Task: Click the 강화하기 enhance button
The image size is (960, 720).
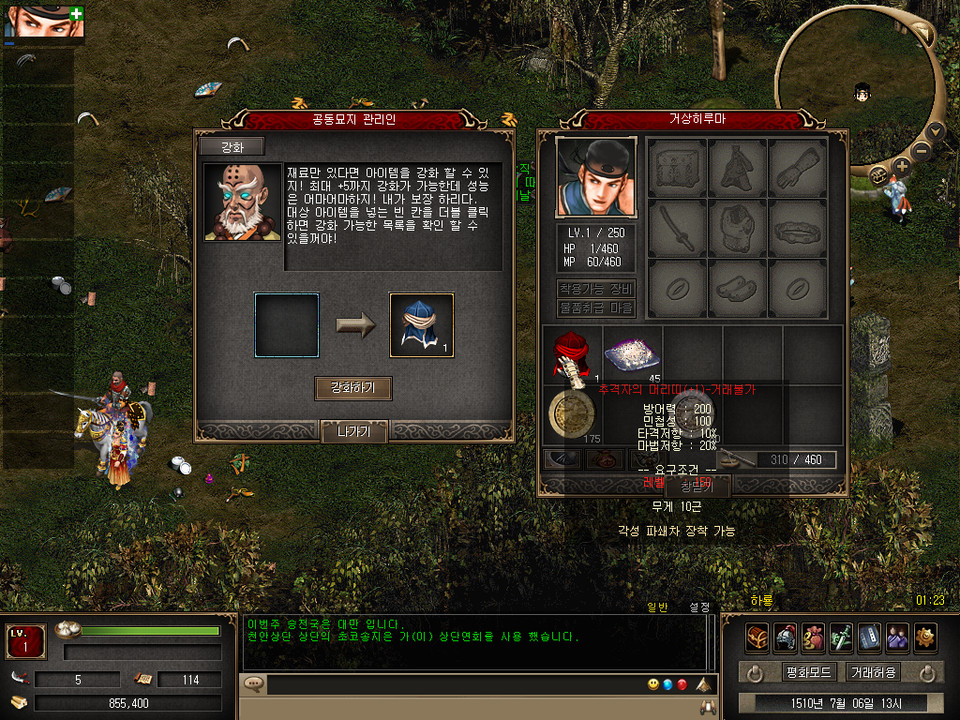Action: coord(353,388)
